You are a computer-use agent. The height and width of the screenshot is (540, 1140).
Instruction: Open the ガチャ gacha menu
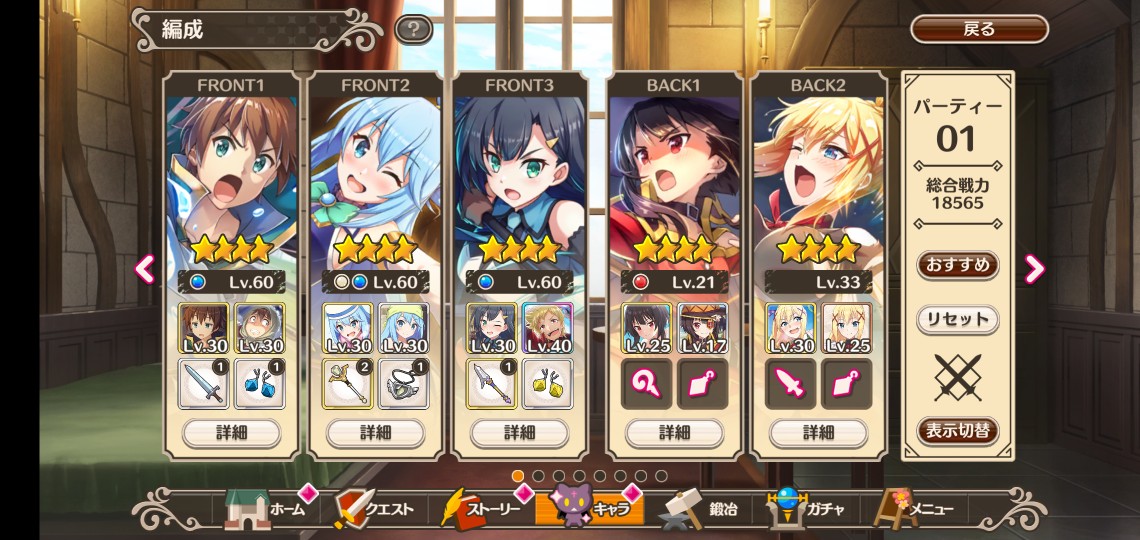click(808, 509)
